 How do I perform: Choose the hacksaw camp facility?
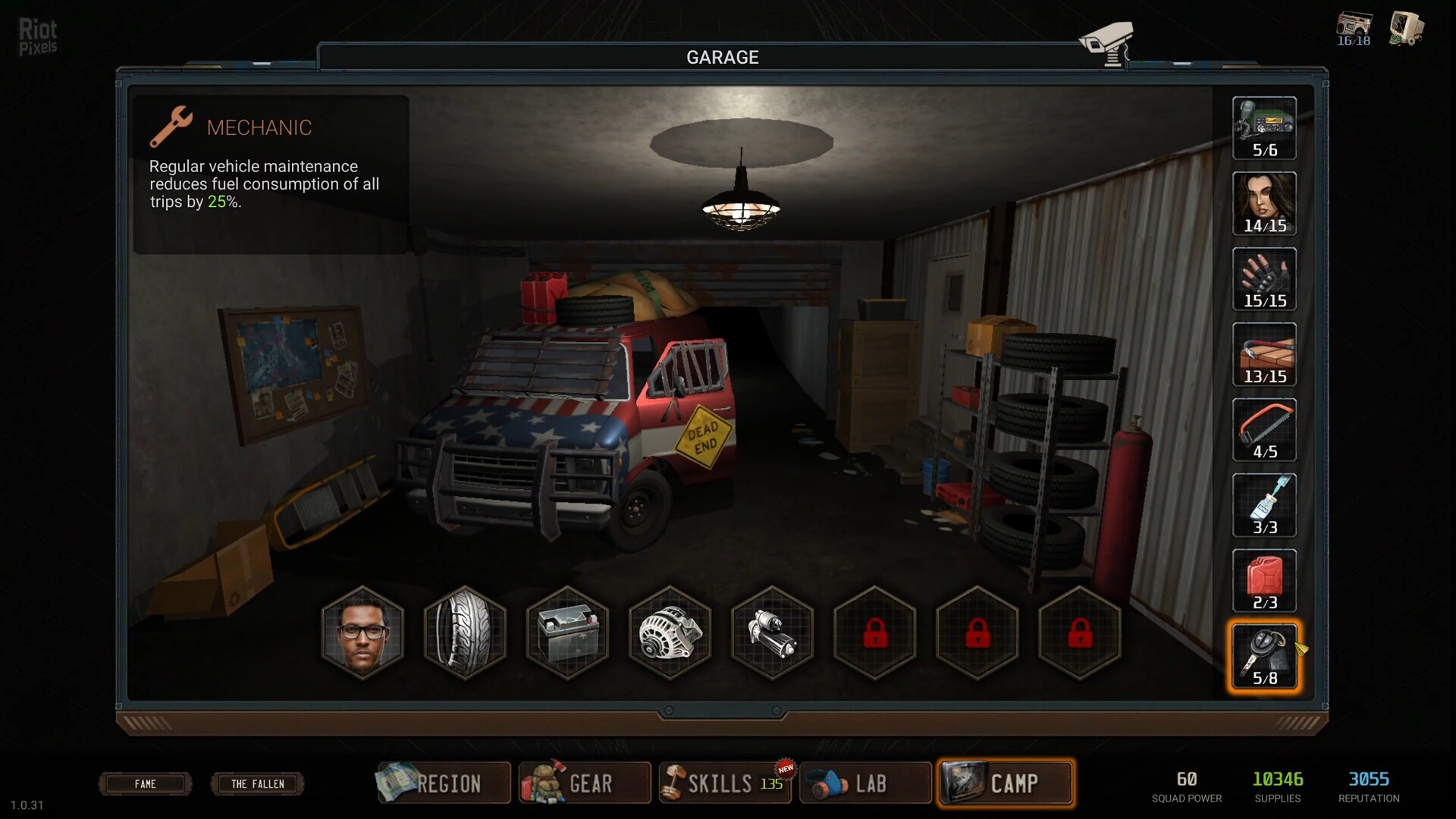click(x=1264, y=430)
